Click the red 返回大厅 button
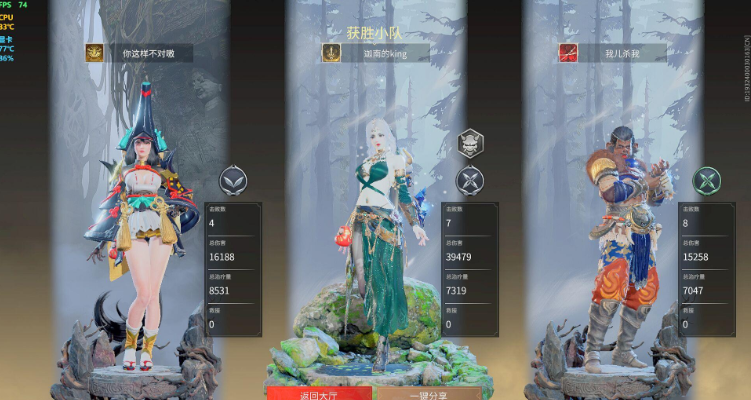Screen dimensions: 751x400 (x=319, y=393)
